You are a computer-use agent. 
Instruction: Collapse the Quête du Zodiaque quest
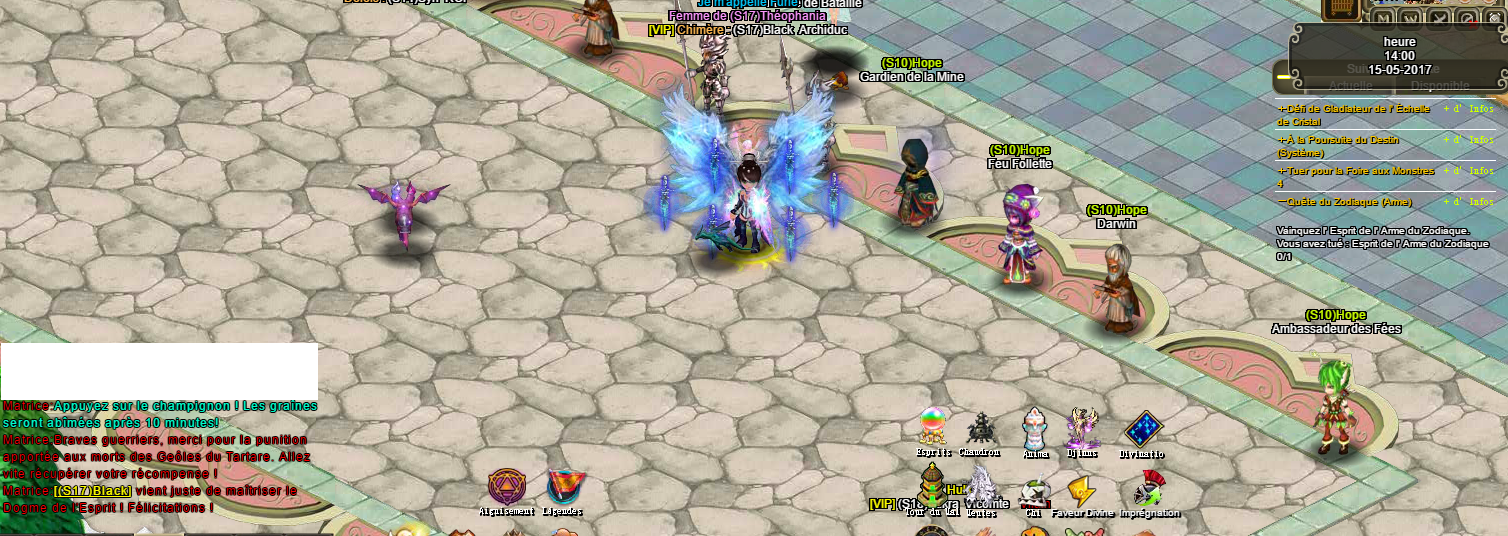click(1282, 202)
